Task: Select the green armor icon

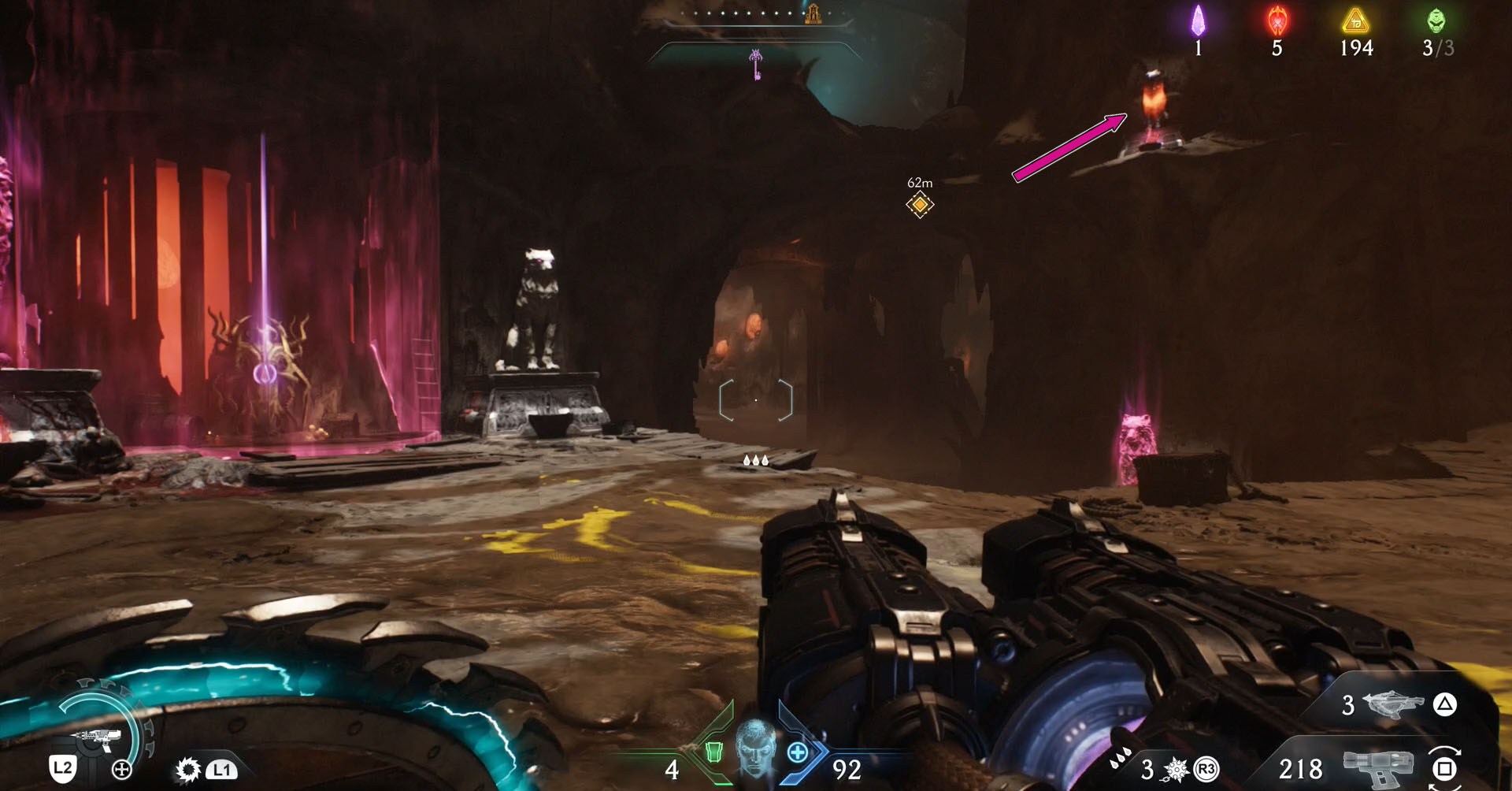Action: click(713, 752)
